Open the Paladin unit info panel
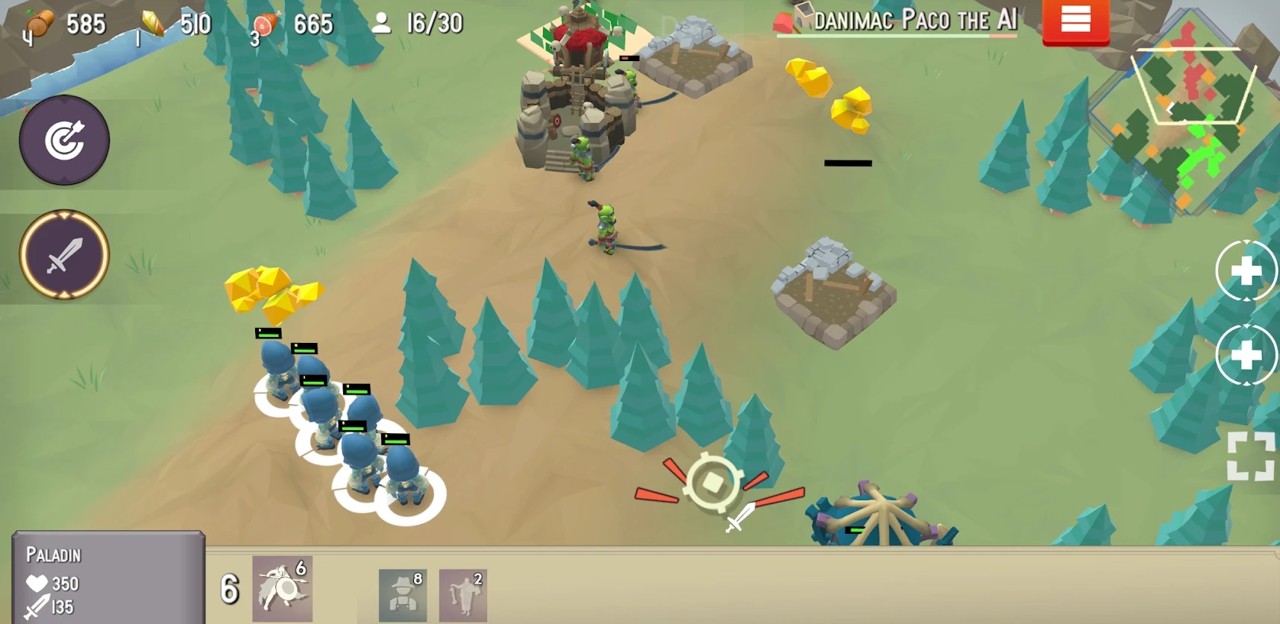 coord(108,580)
